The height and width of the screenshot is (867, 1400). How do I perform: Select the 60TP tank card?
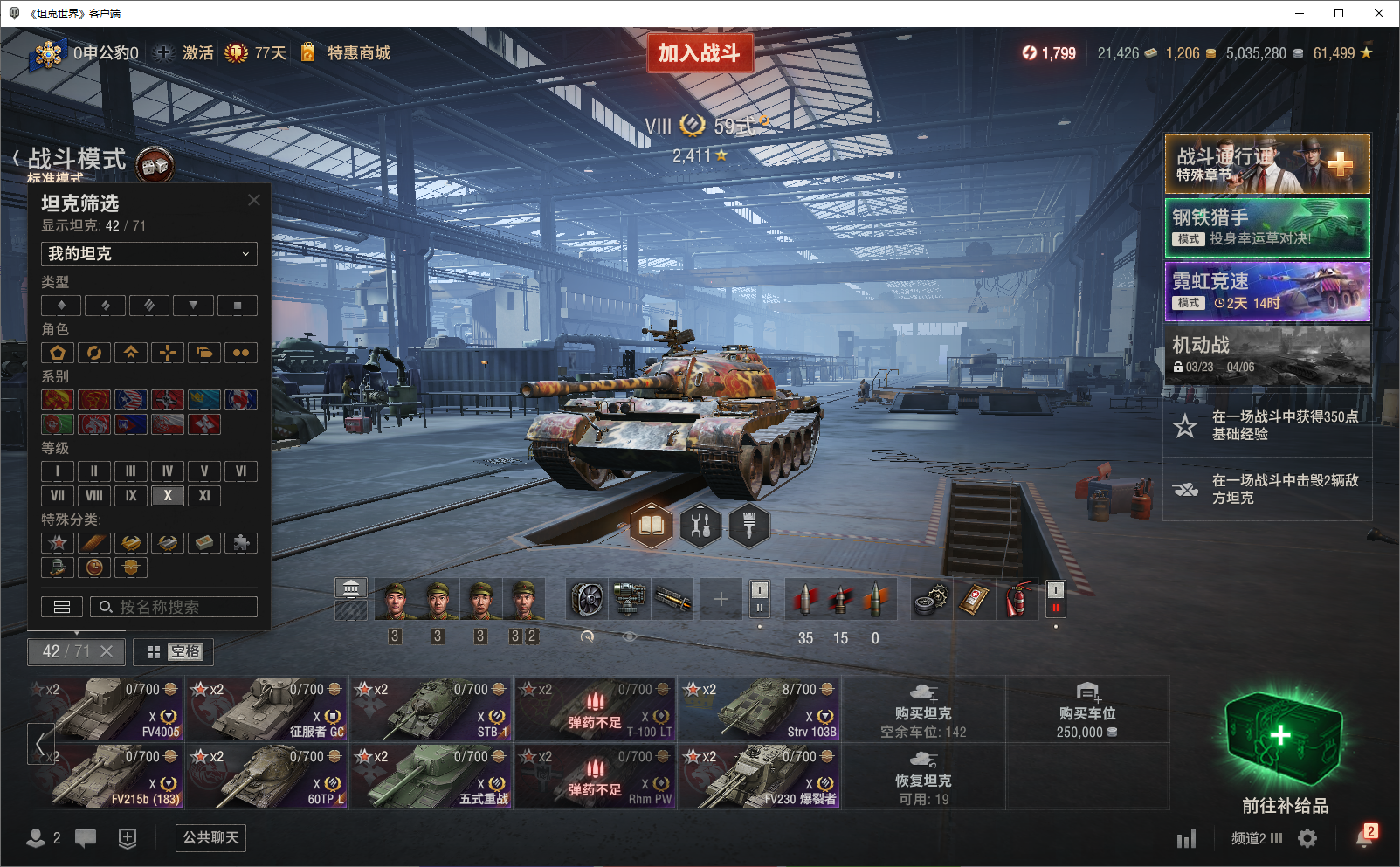tap(267, 775)
